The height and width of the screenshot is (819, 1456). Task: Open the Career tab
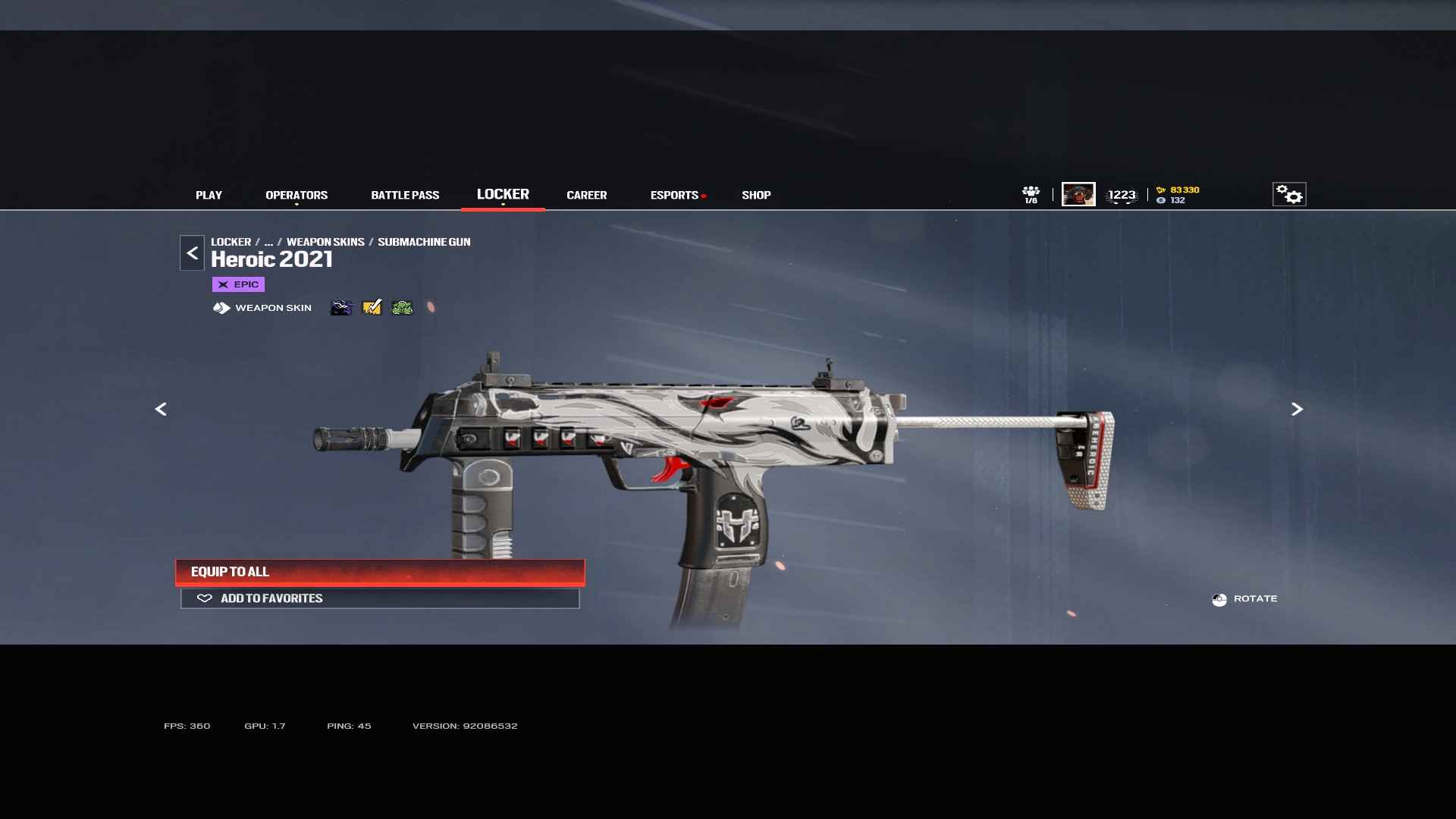click(586, 195)
